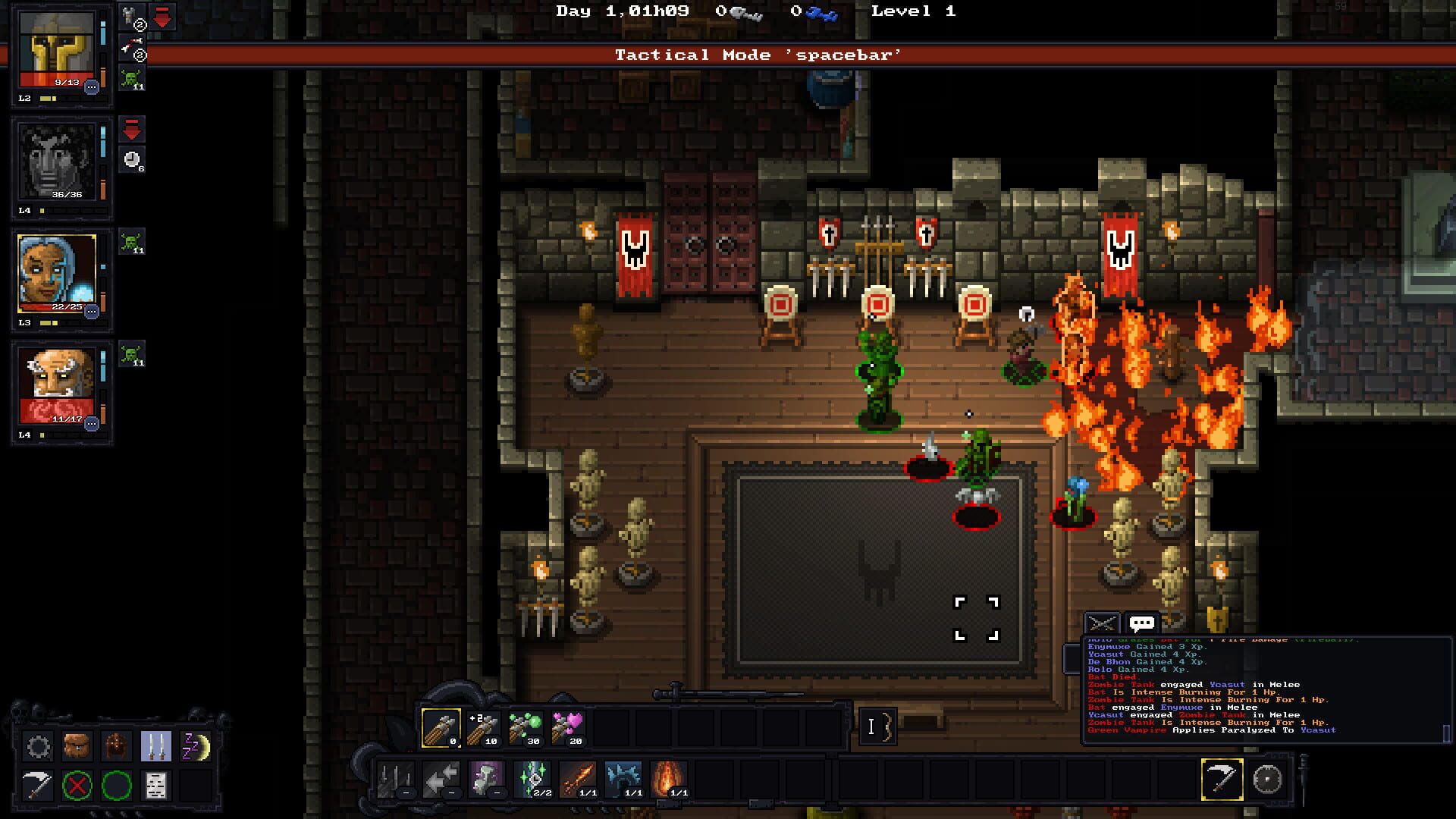Switch to the speech bubble chat tab
The height and width of the screenshot is (819, 1456).
point(1142,624)
